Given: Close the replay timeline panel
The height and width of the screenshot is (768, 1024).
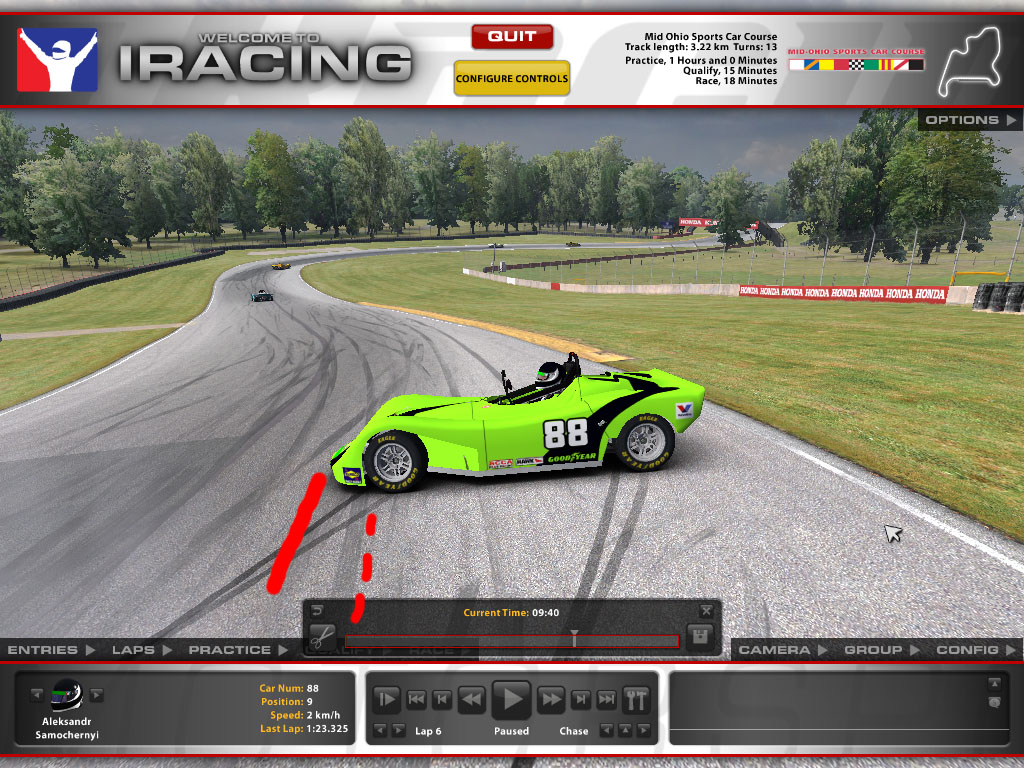Looking at the screenshot, I should click(x=707, y=610).
